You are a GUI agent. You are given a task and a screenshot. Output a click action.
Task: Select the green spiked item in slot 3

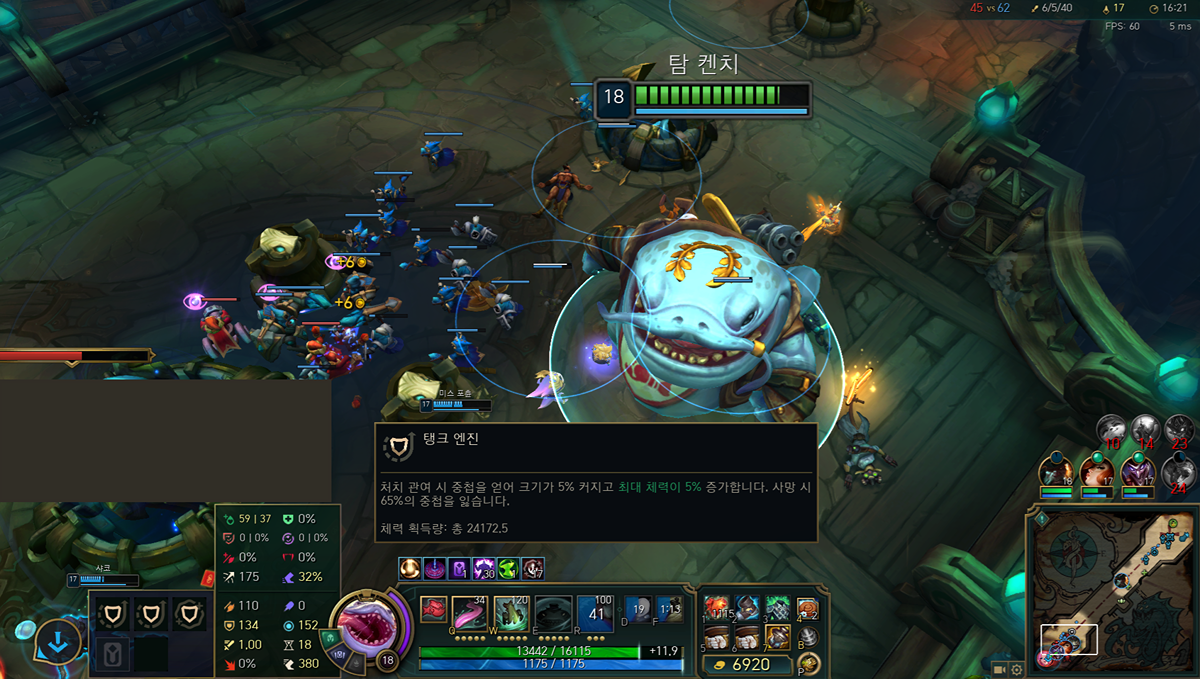[777, 607]
